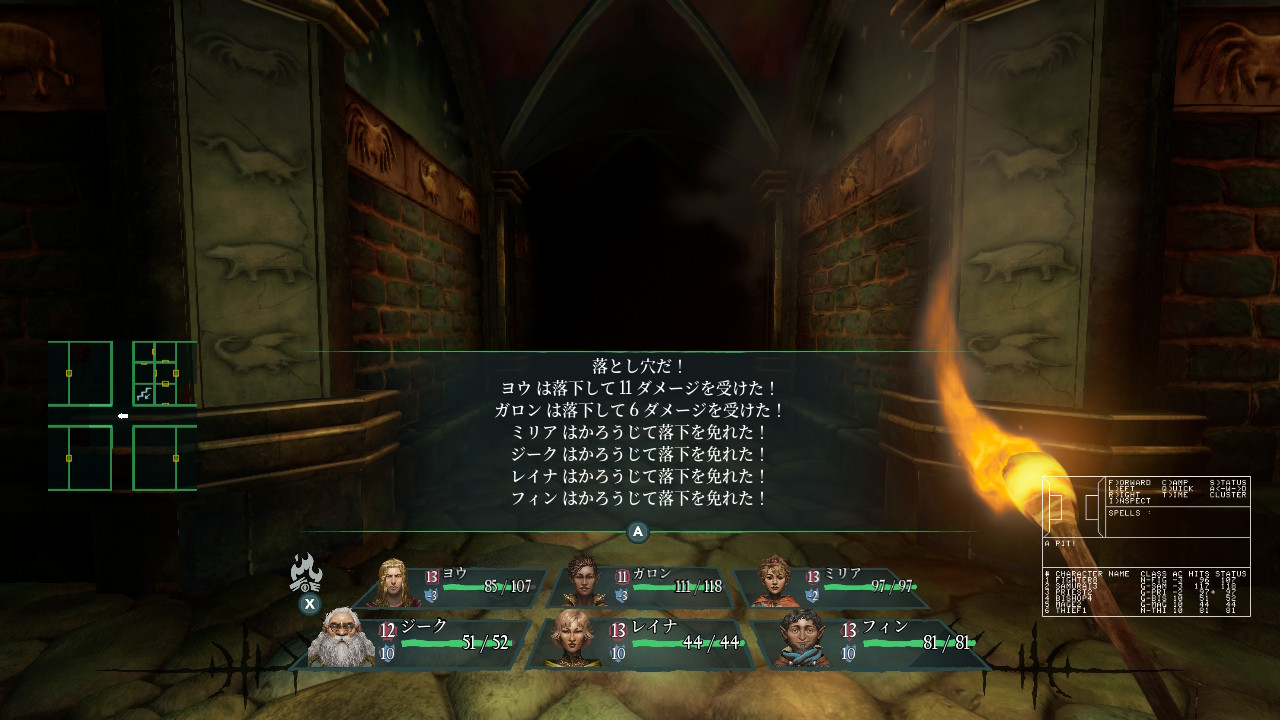Choose フィン's party status panel

pyautogui.click(x=872, y=642)
